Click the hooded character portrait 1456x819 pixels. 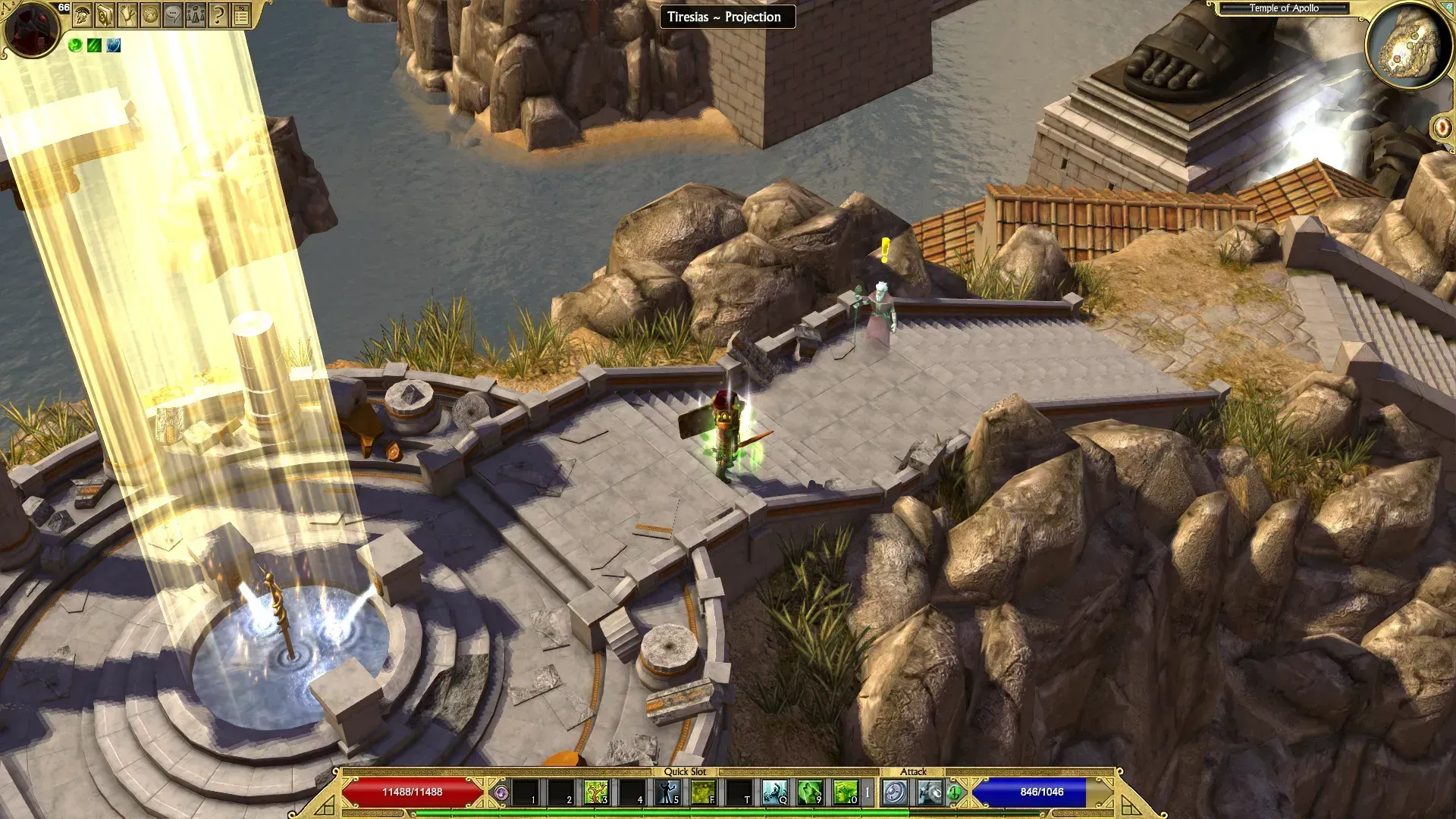pos(31,29)
